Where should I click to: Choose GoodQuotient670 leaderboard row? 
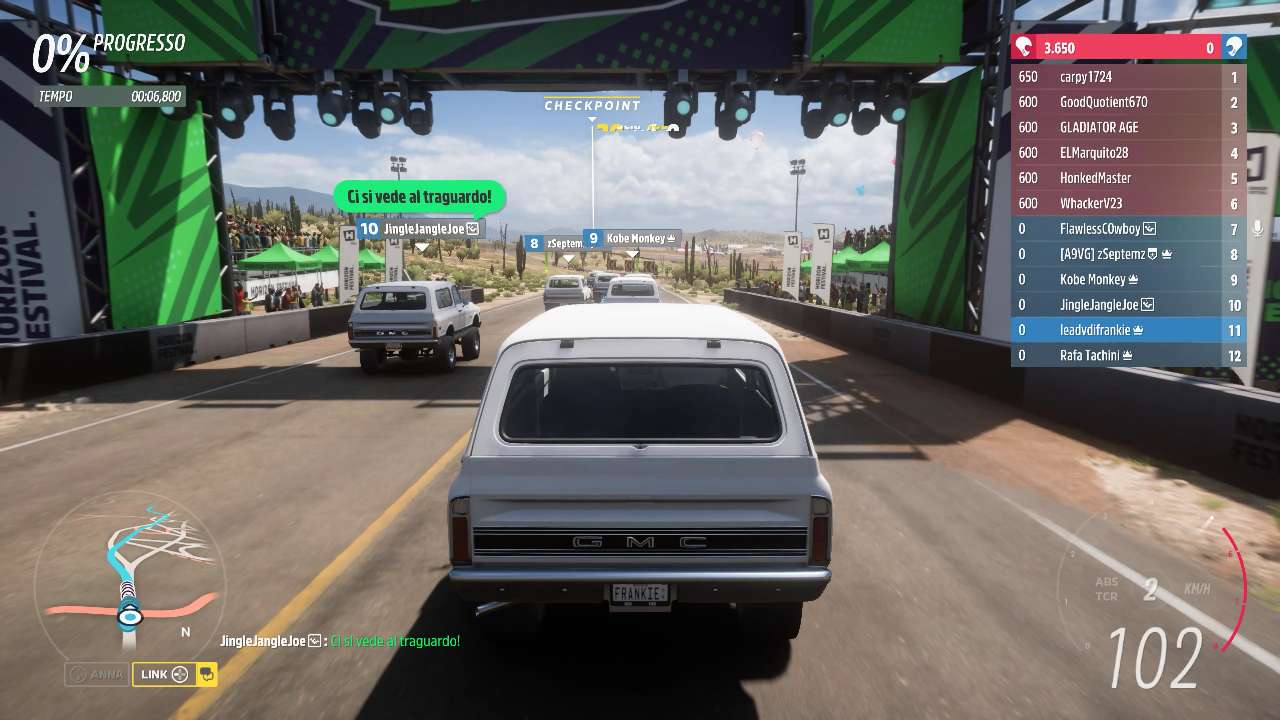click(x=1128, y=102)
